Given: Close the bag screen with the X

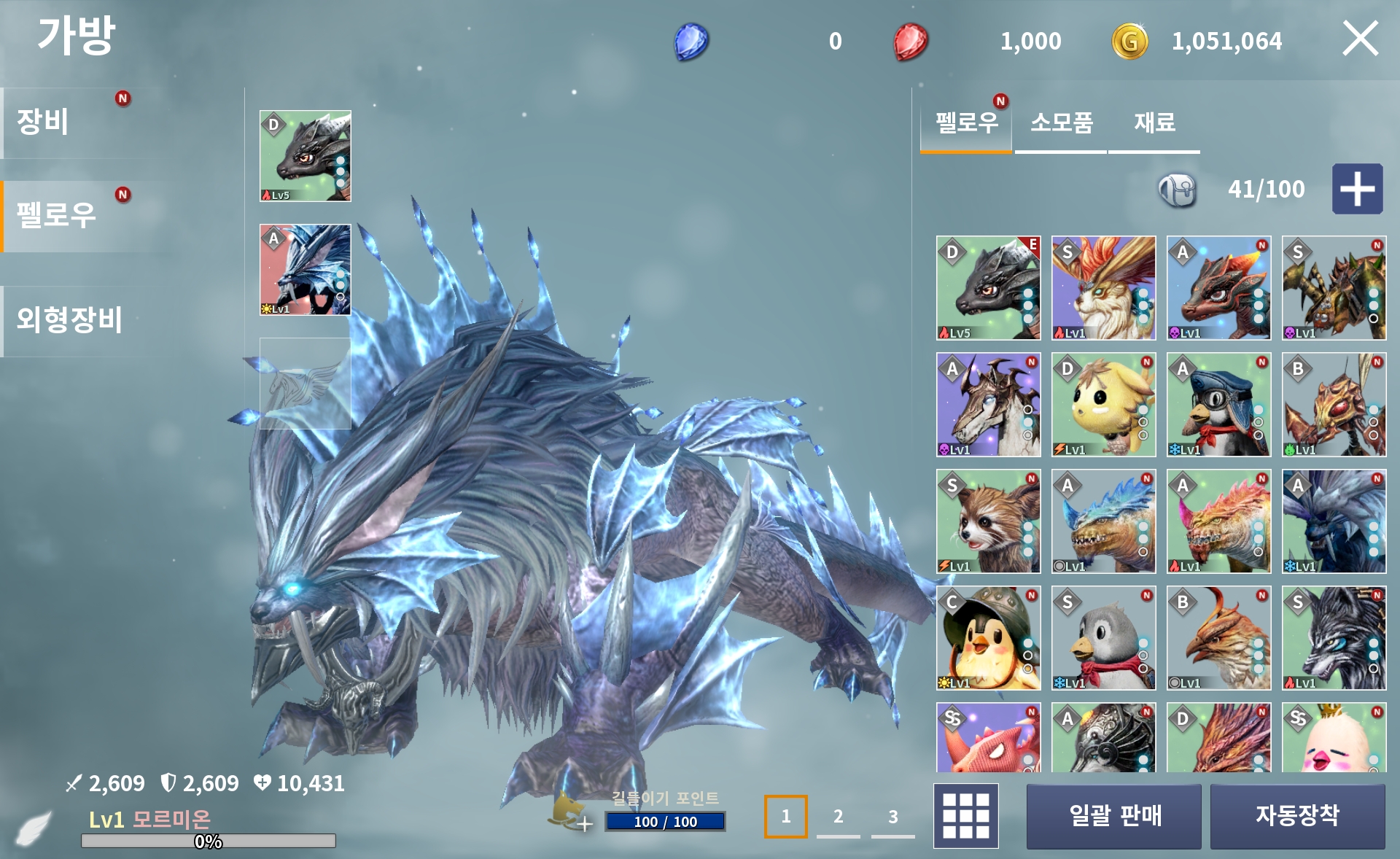Looking at the screenshot, I should pyautogui.click(x=1360, y=39).
